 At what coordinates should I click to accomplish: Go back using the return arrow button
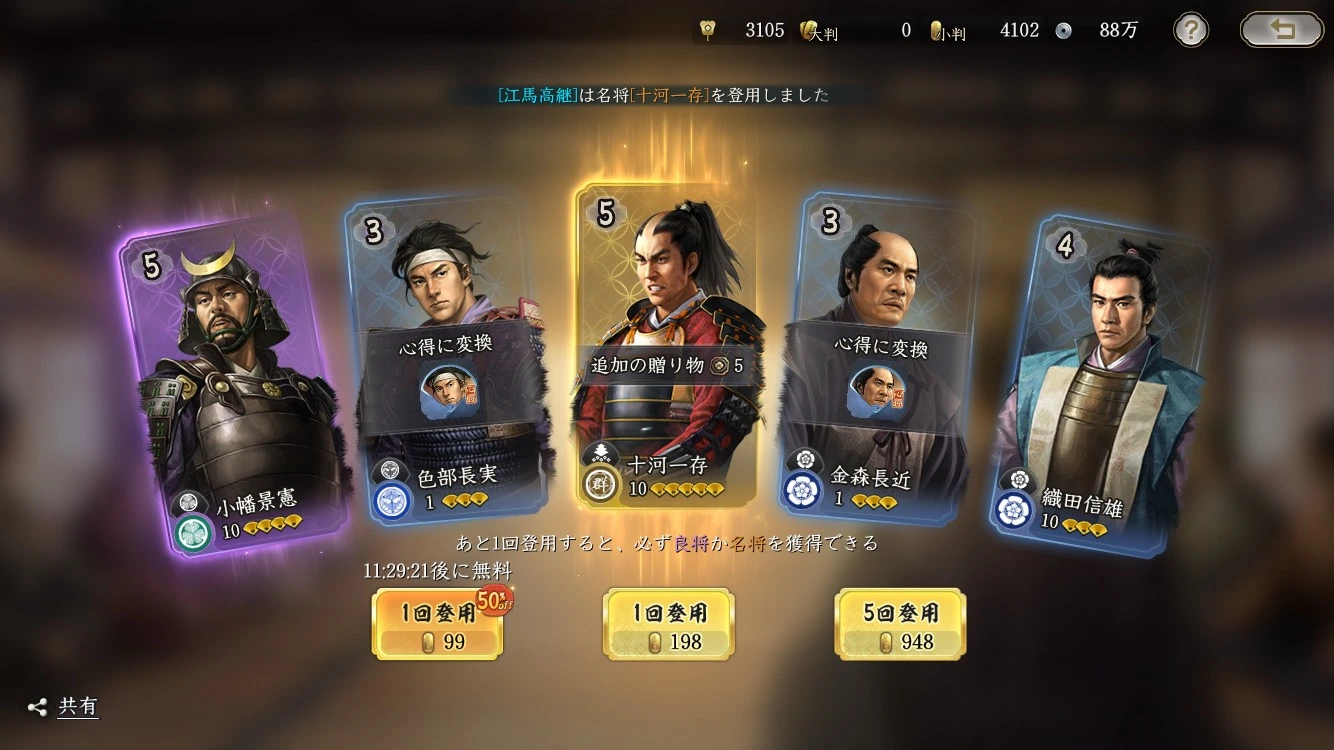pos(1281,30)
